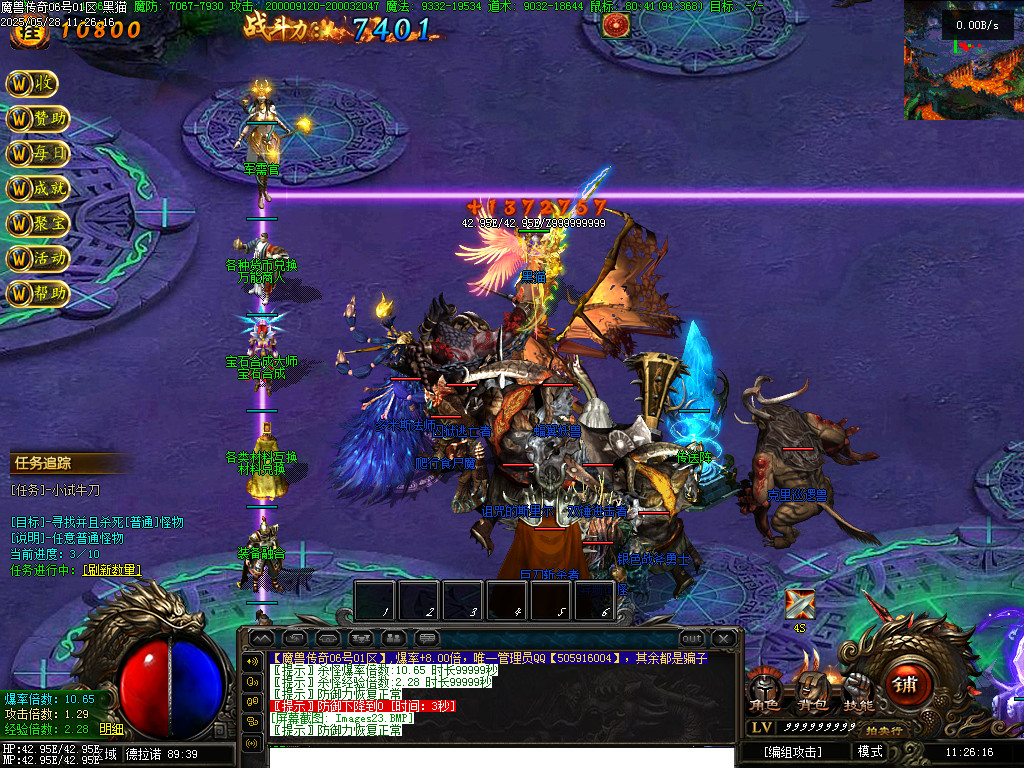
Task: Open the minimap in the corner
Action: point(963,60)
